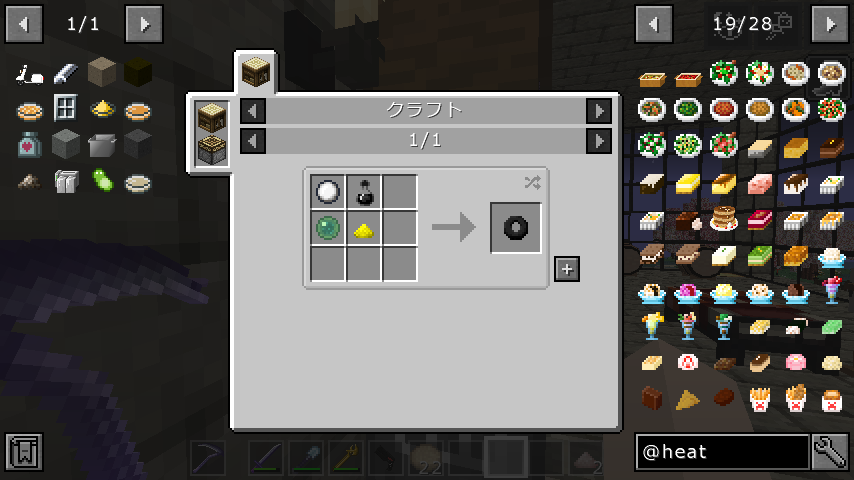
Task: Show next recipe category after クラフト
Action: [x=599, y=111]
